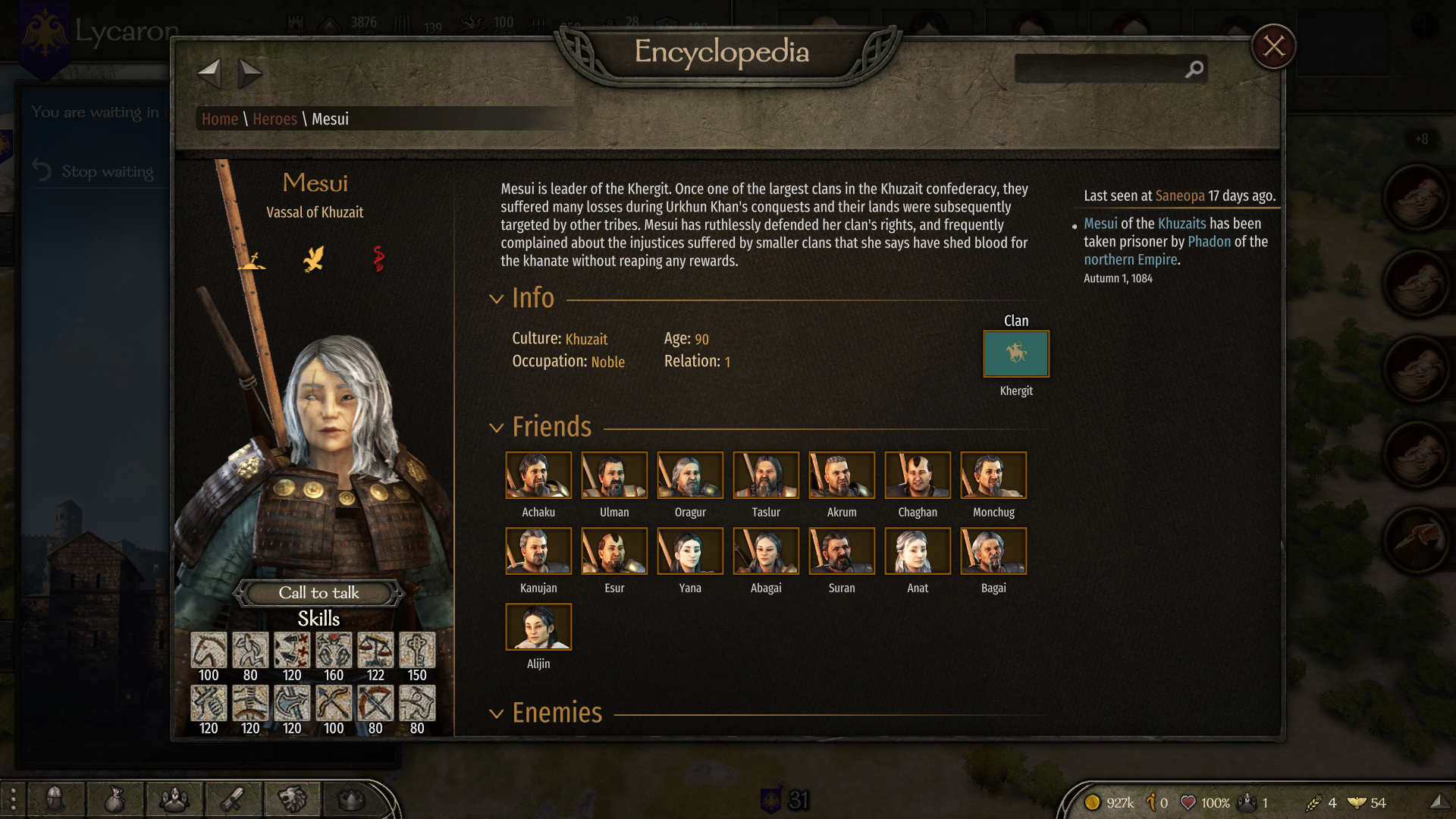Collapse the Info section
1456x819 pixels.
coord(497,299)
